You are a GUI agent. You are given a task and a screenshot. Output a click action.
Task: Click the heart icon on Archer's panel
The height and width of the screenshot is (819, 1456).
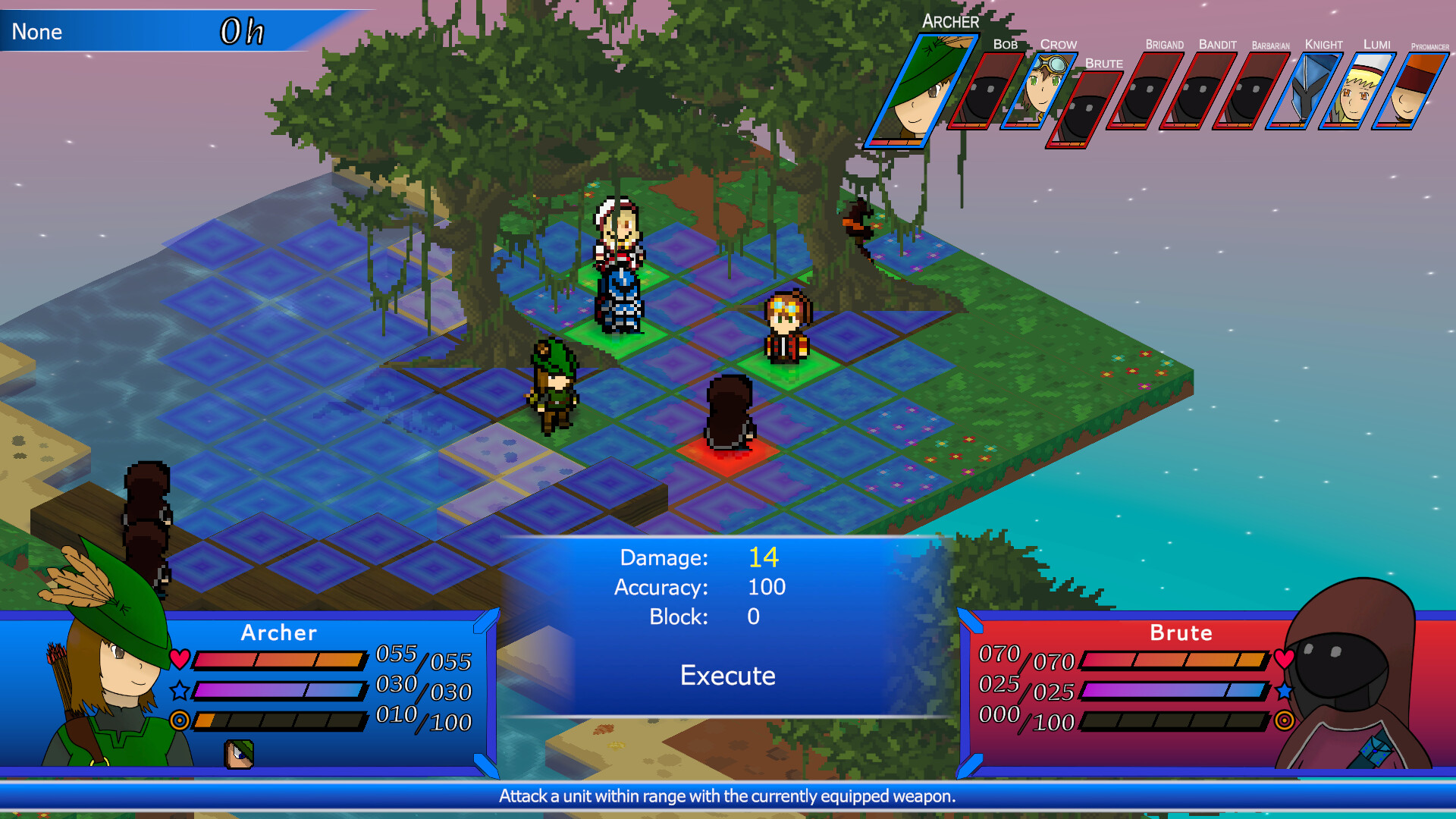tap(180, 659)
